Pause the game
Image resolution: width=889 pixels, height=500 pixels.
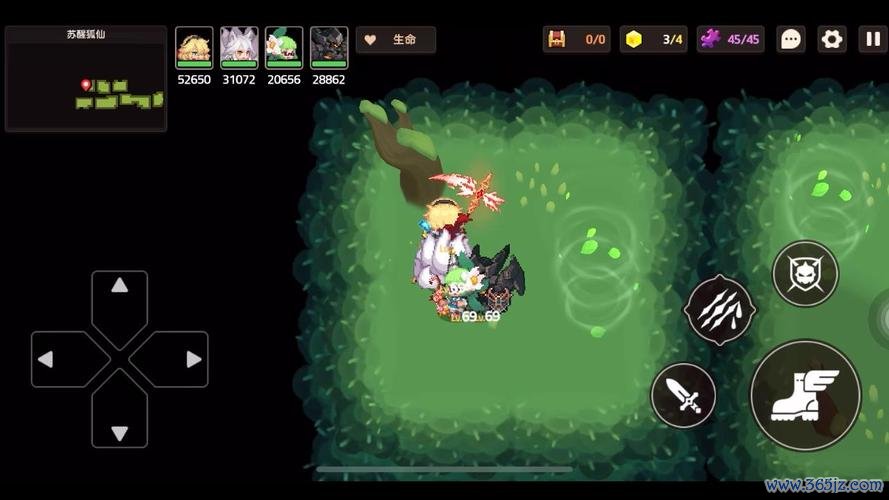click(871, 40)
